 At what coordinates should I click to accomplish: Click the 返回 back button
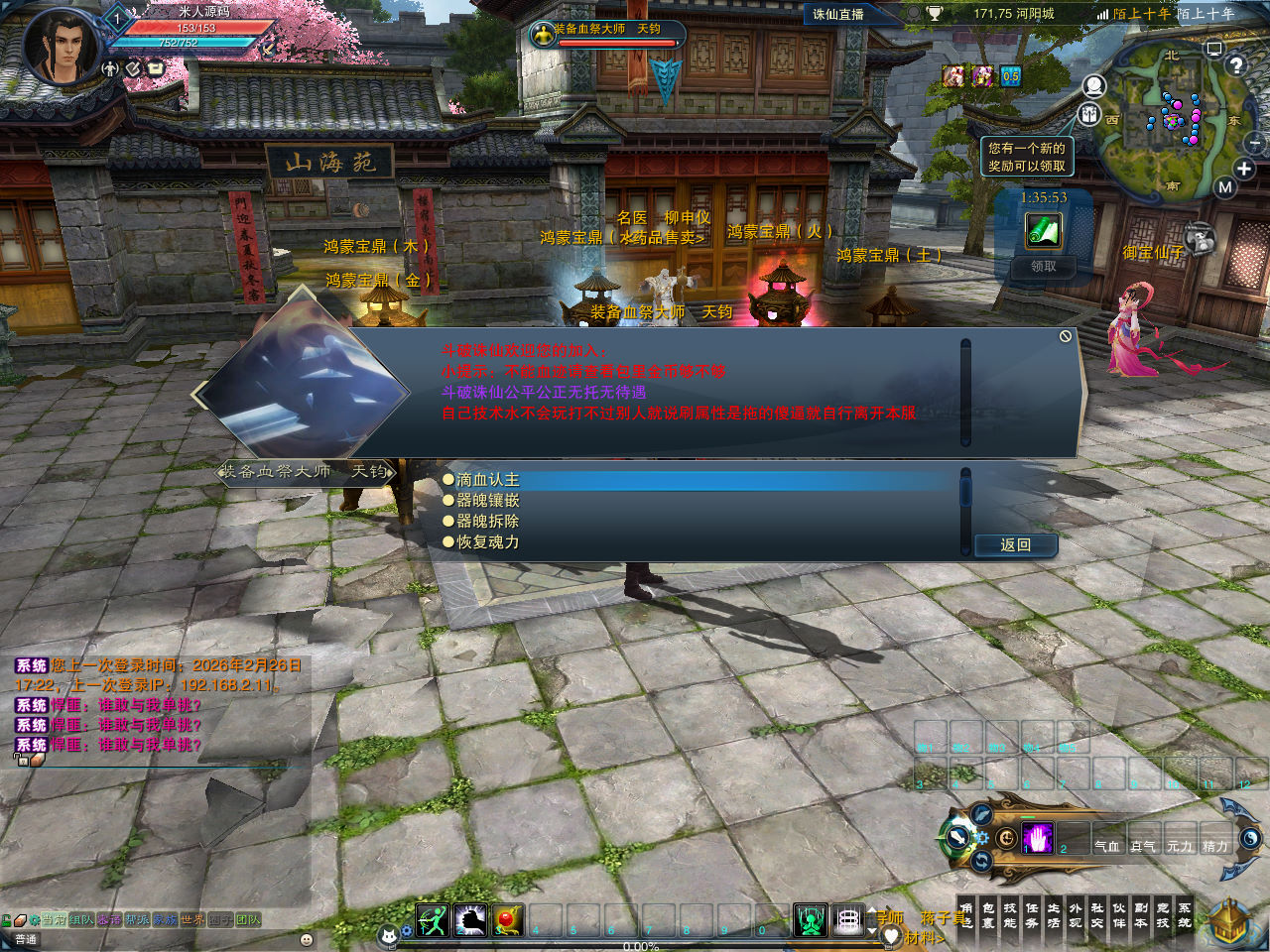pos(1015,545)
